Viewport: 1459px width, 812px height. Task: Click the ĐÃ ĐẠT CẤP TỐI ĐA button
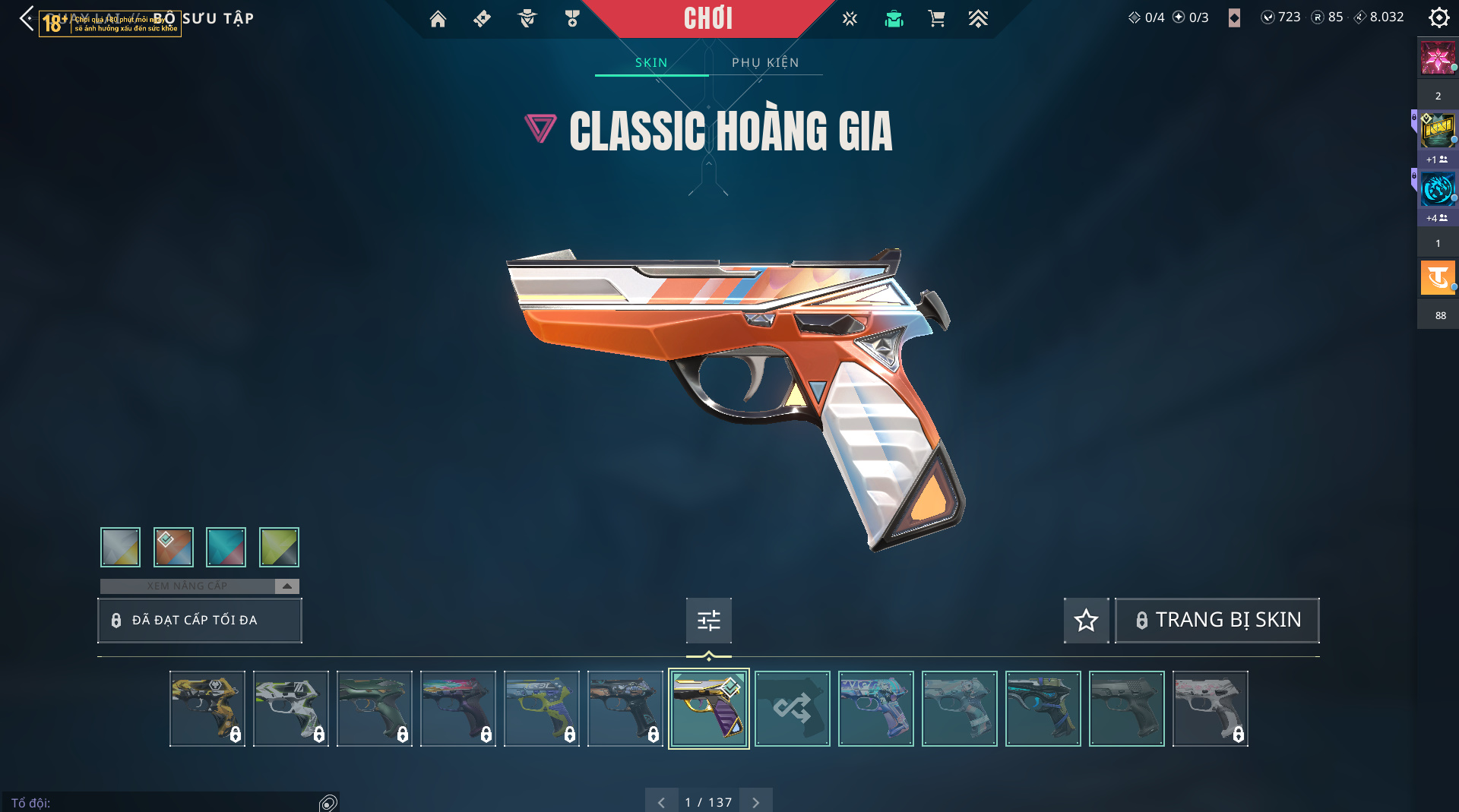pos(199,620)
